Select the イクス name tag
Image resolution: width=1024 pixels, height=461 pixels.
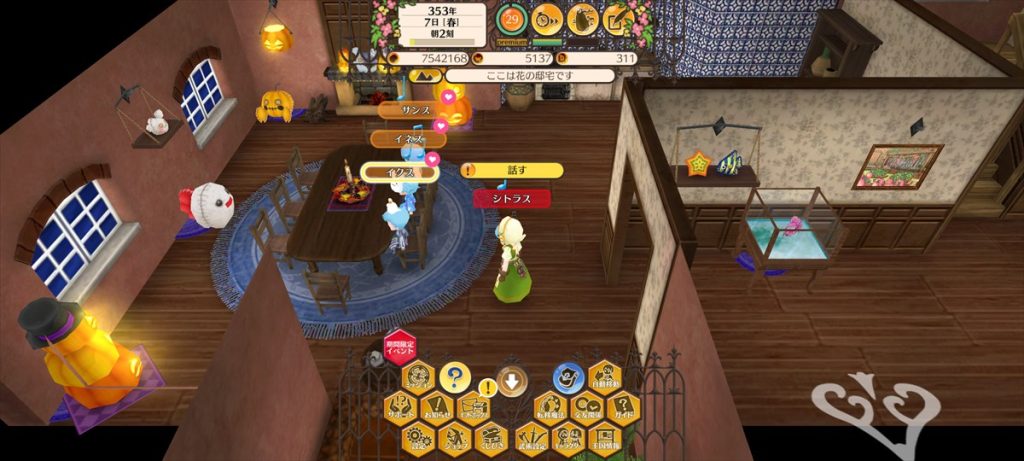pos(399,172)
